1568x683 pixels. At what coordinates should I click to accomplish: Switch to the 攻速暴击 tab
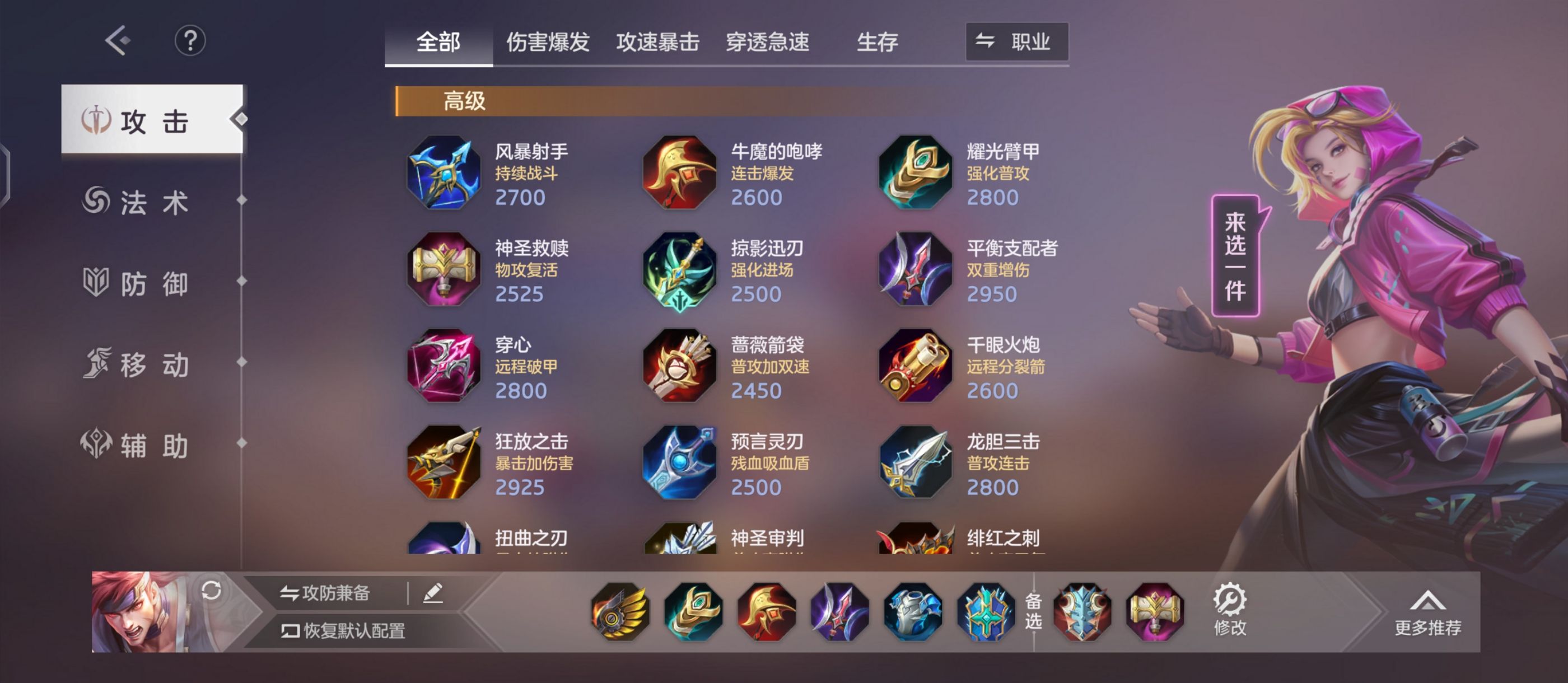657,41
